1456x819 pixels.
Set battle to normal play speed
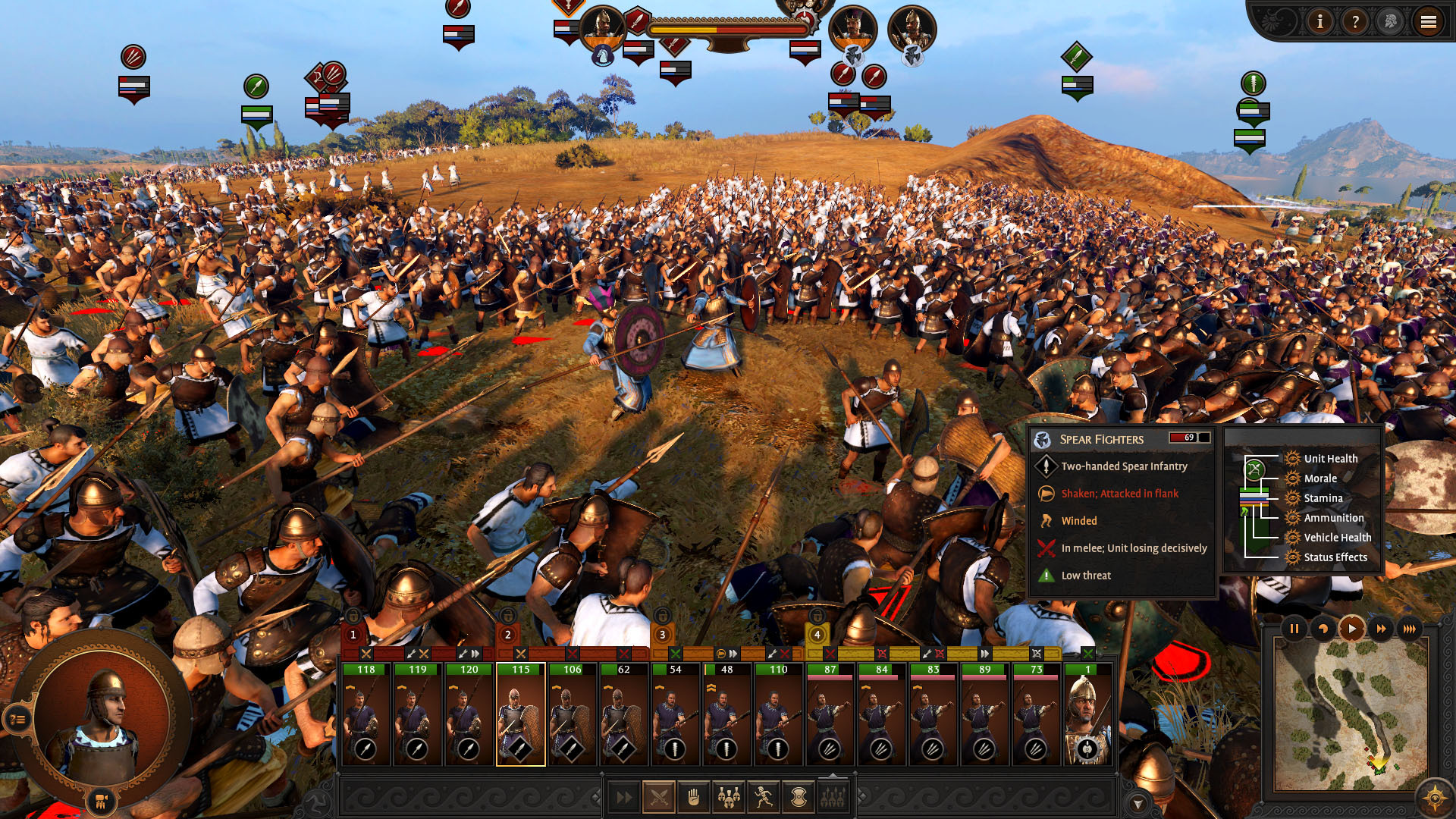(1352, 629)
